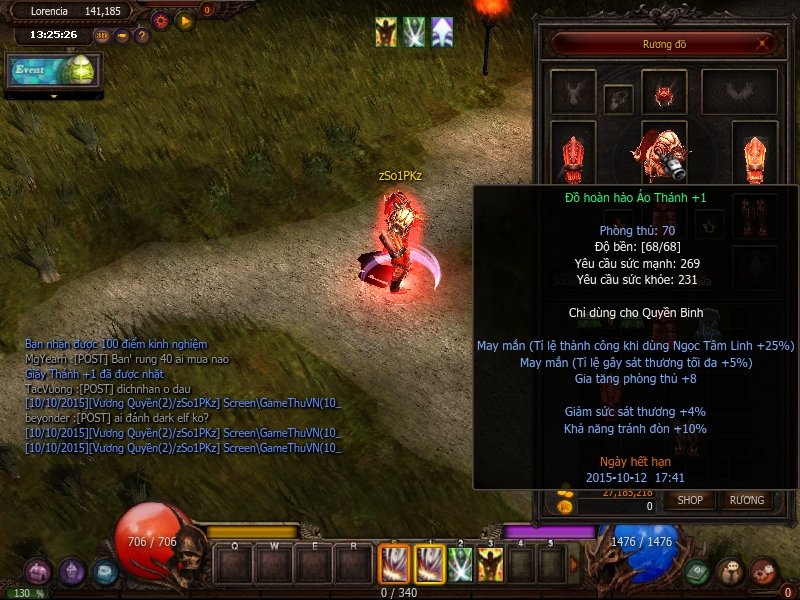Open the SHOP button

pos(690,500)
